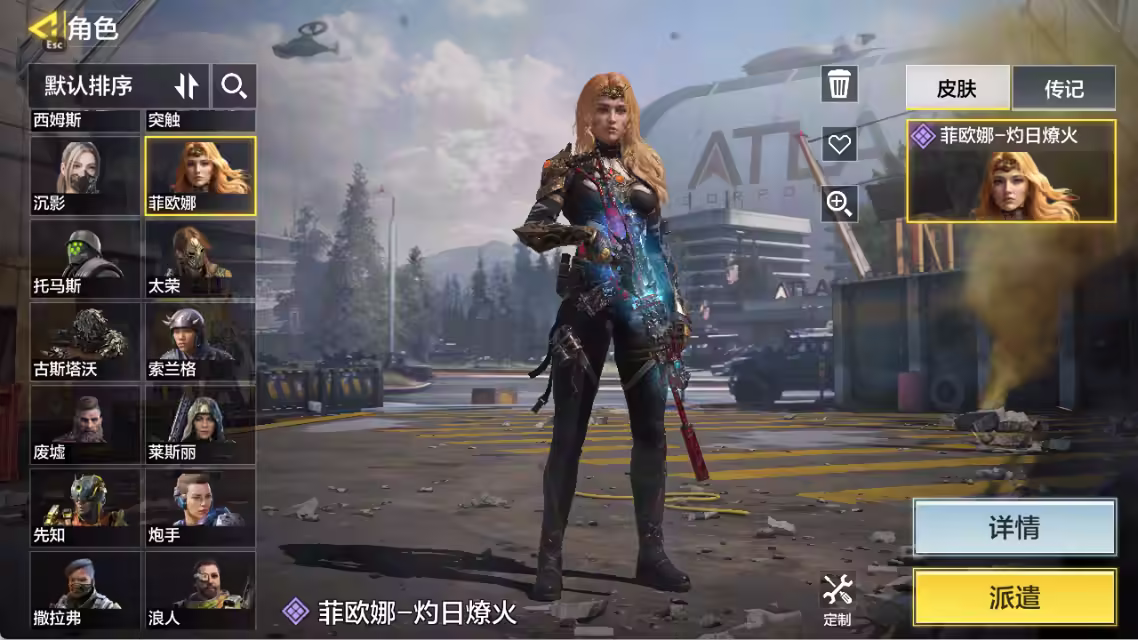The width and height of the screenshot is (1138, 640).
Task: Select the 菲欧娜 character tile
Action: (200, 175)
